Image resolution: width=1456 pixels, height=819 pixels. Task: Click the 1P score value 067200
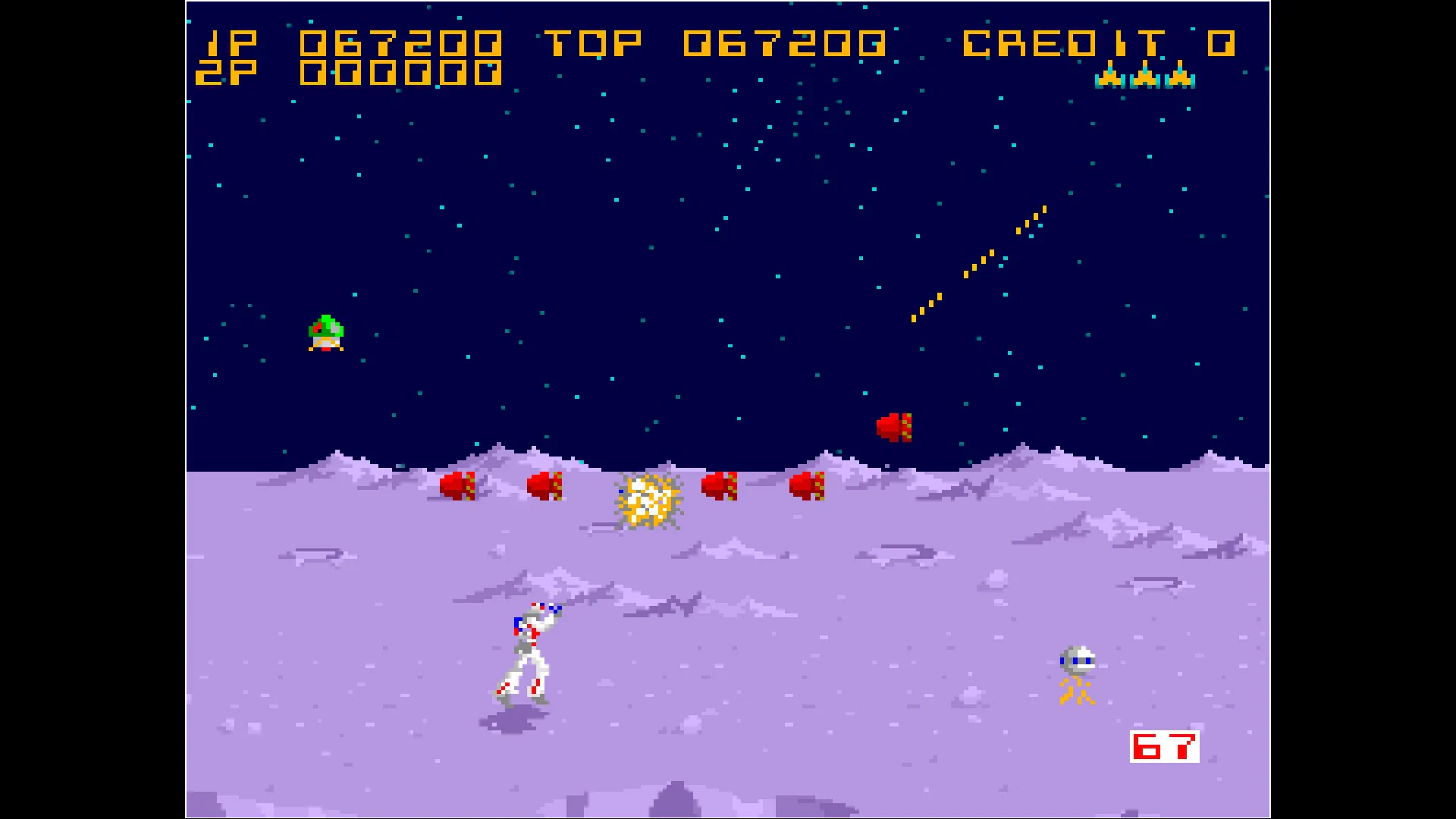click(402, 43)
